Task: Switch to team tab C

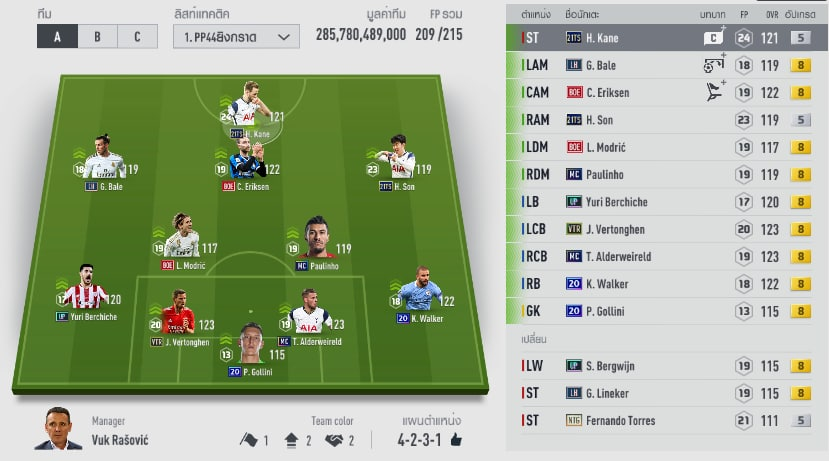Action: click(x=136, y=37)
